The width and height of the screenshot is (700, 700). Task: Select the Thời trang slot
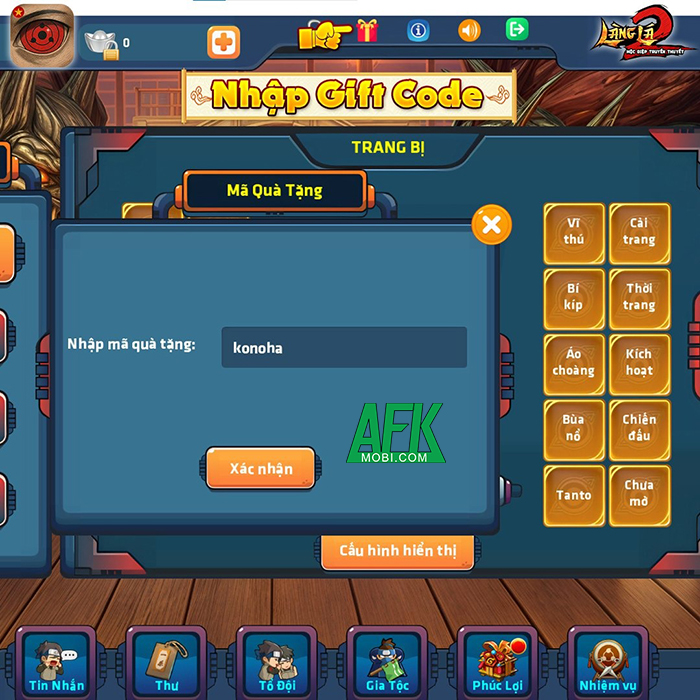coord(639,297)
